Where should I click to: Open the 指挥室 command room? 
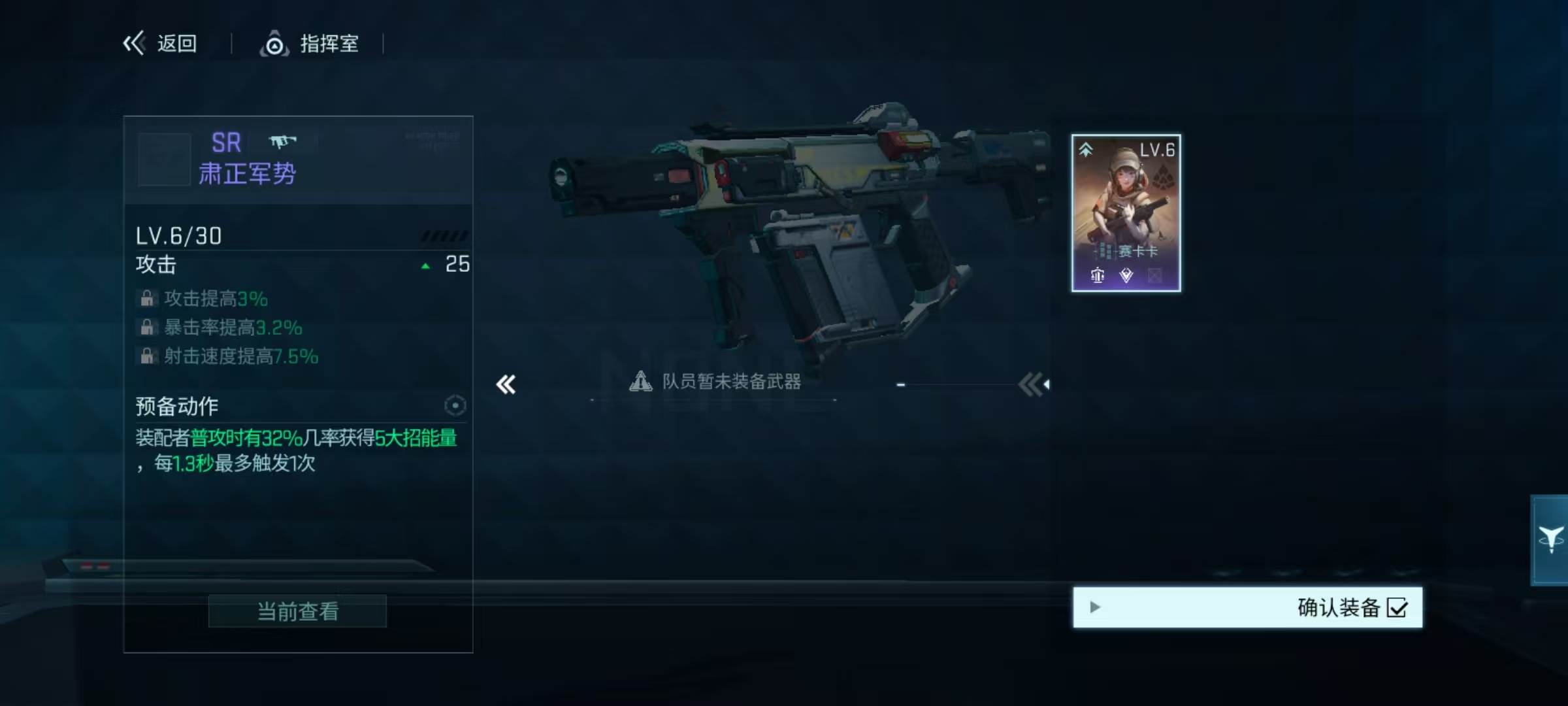point(310,44)
